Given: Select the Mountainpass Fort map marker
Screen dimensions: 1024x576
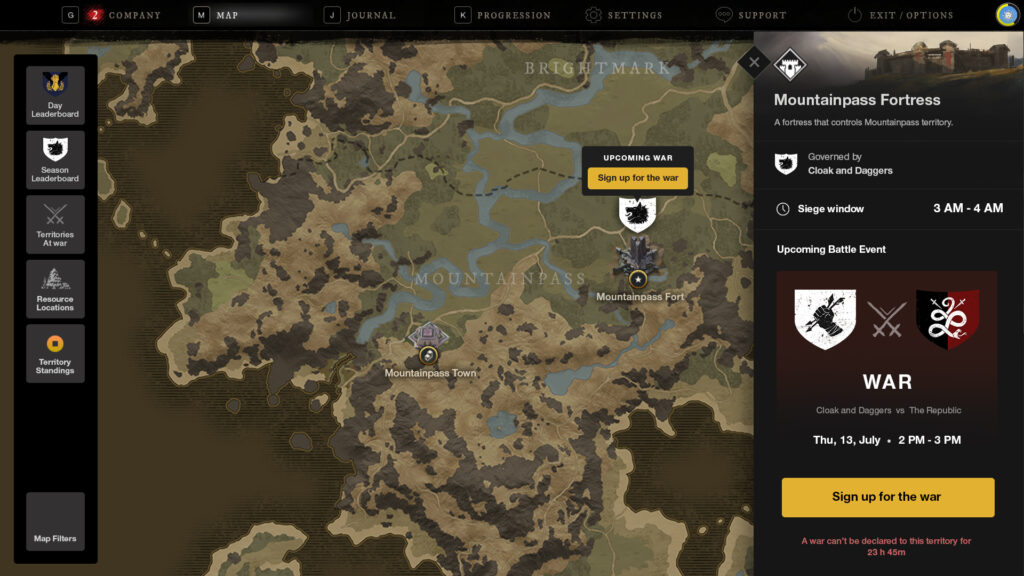Looking at the screenshot, I should pyautogui.click(x=638, y=278).
